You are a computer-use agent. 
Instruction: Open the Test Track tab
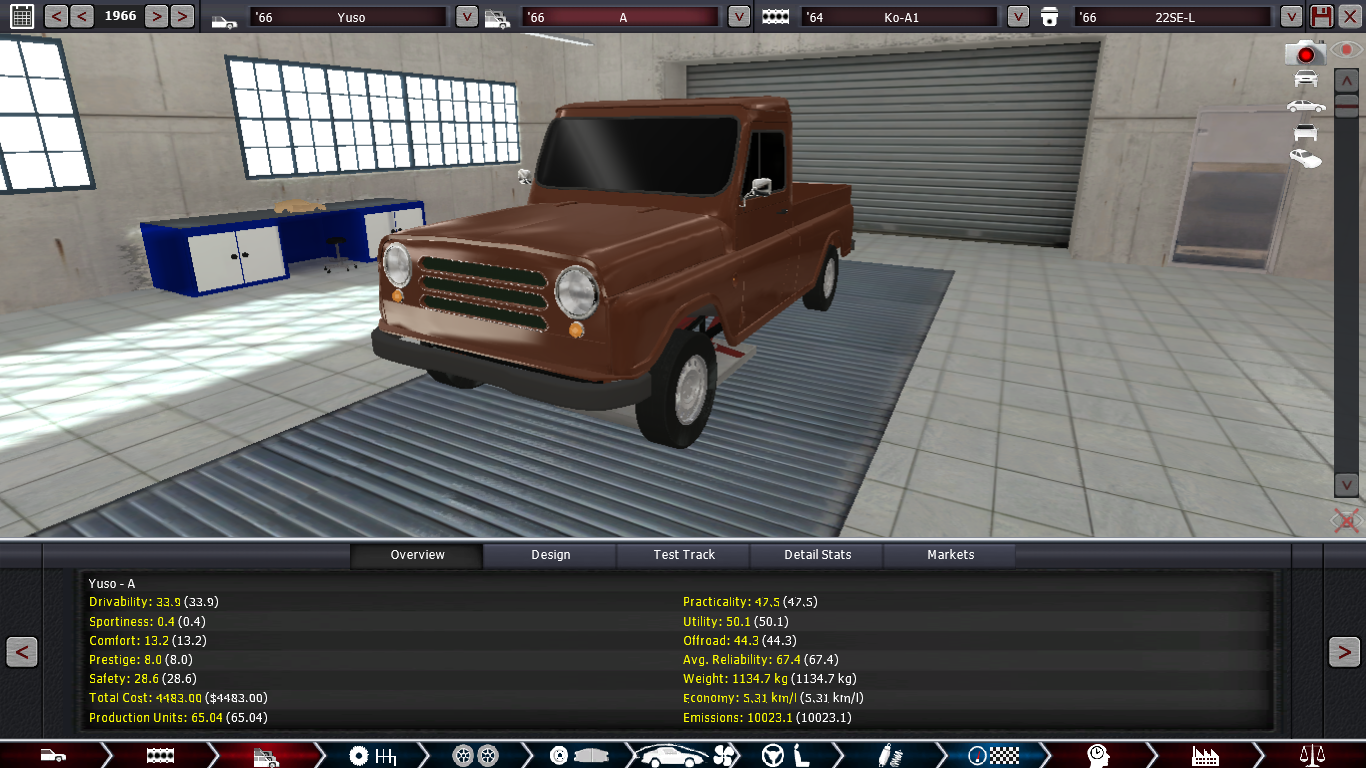coord(684,555)
